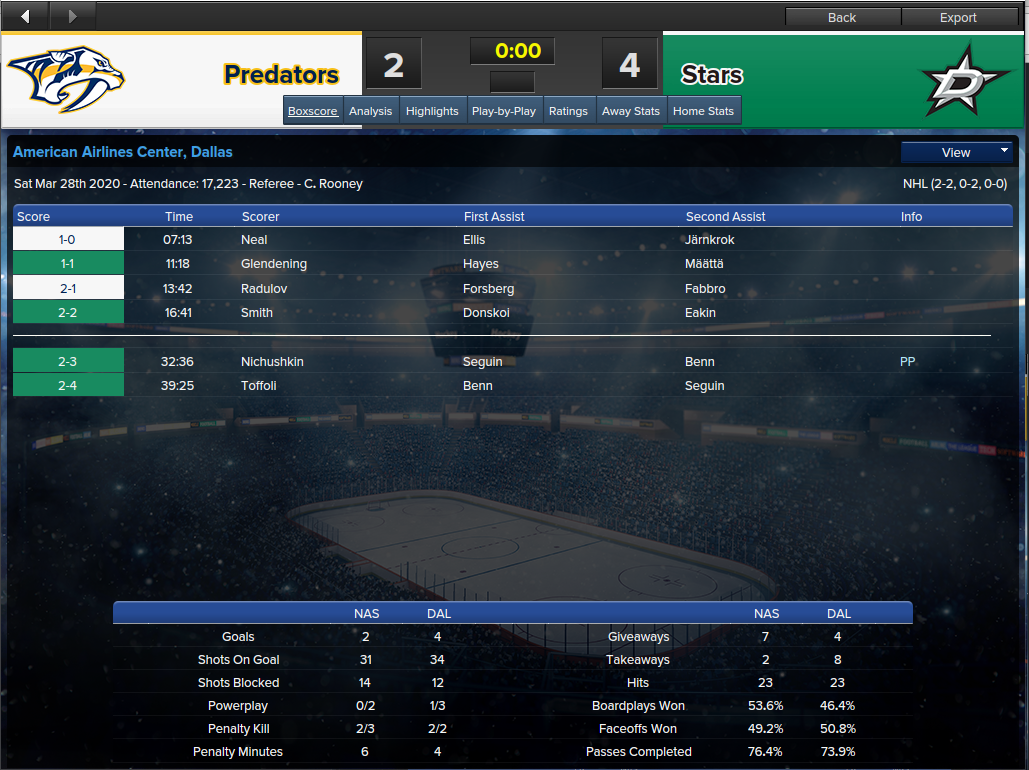
Task: Go to next page arrow
Action: 72,16
